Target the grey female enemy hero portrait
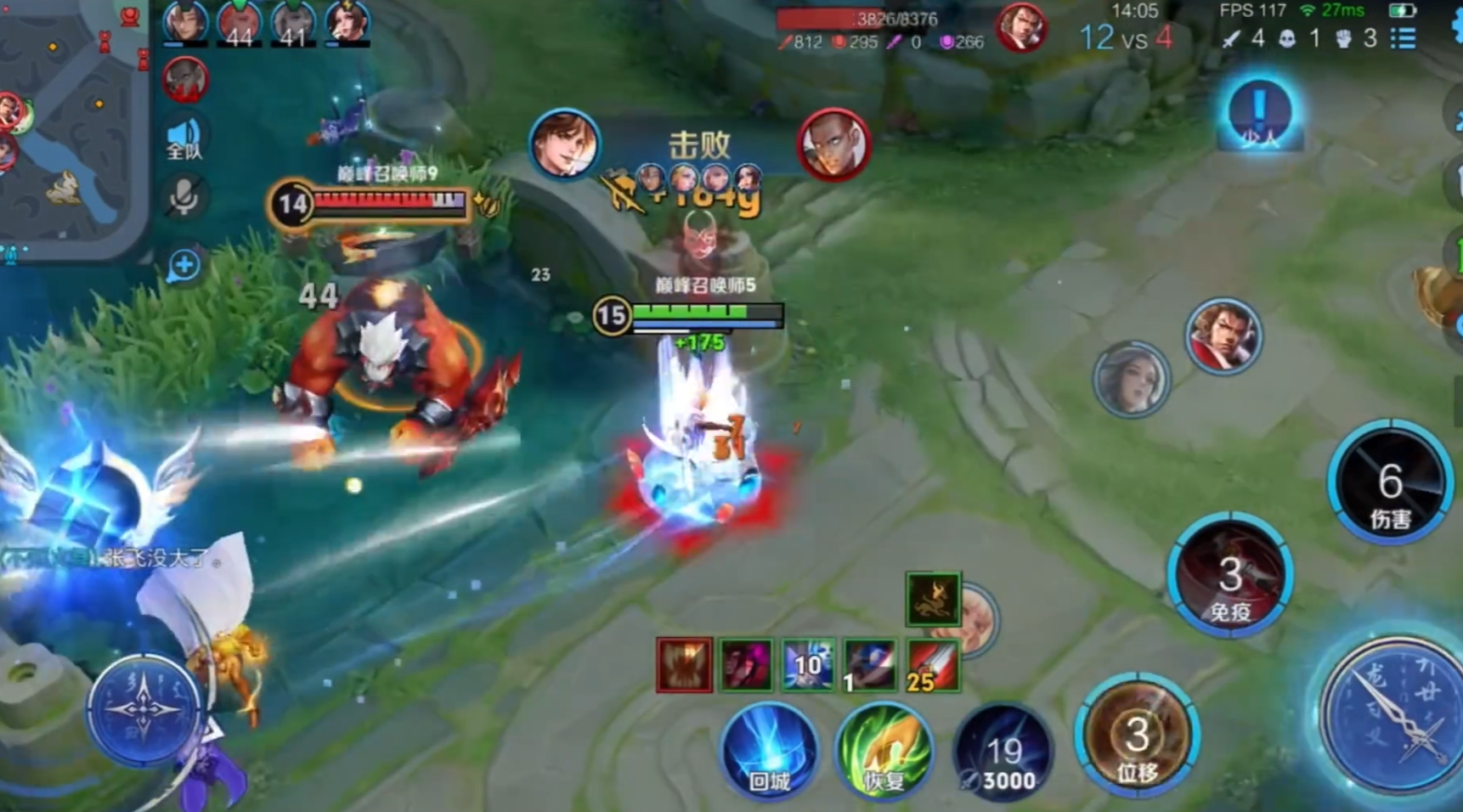Screen dimensions: 1463x812 (1131, 380)
